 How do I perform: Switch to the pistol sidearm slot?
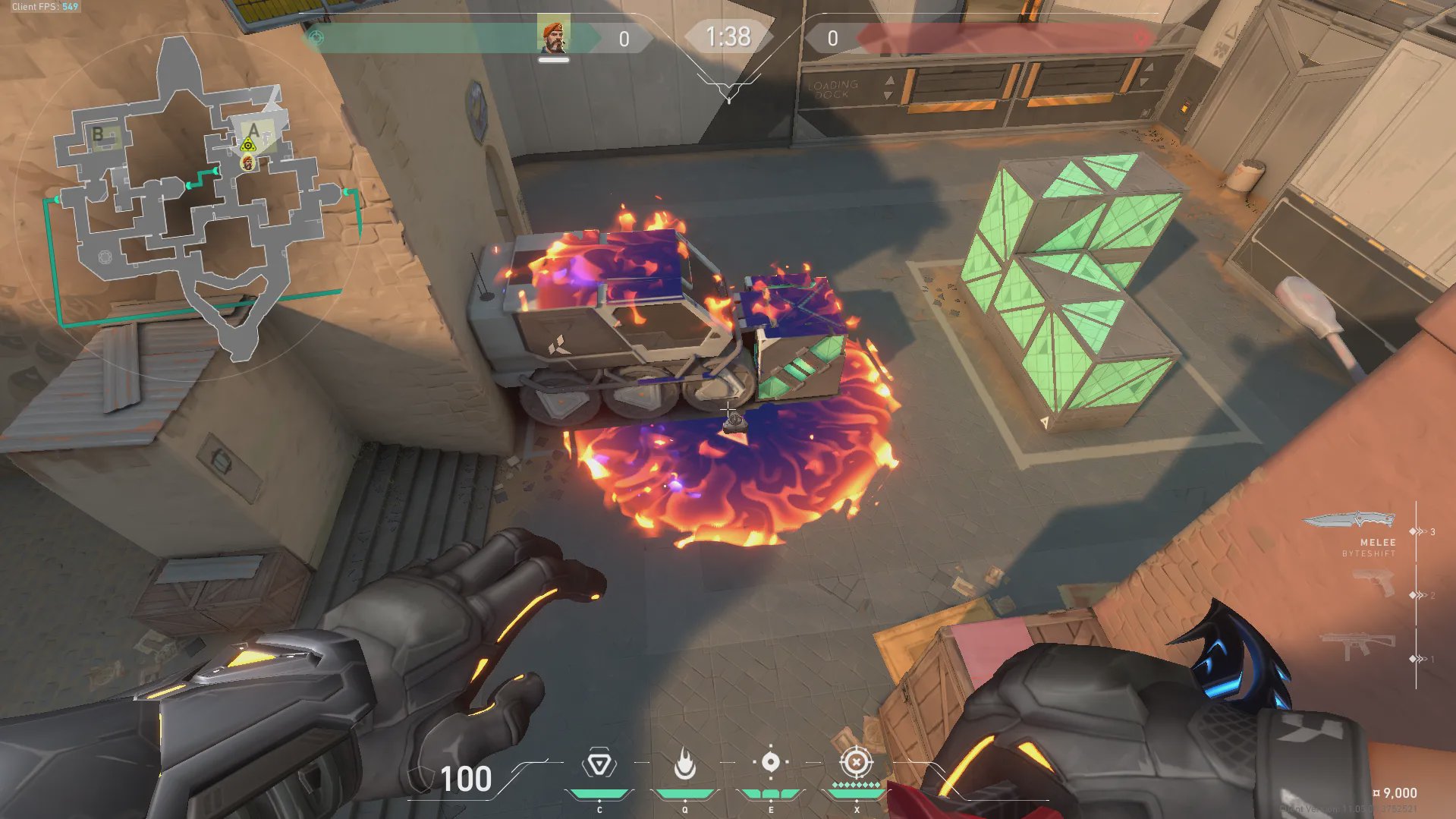tap(1374, 584)
